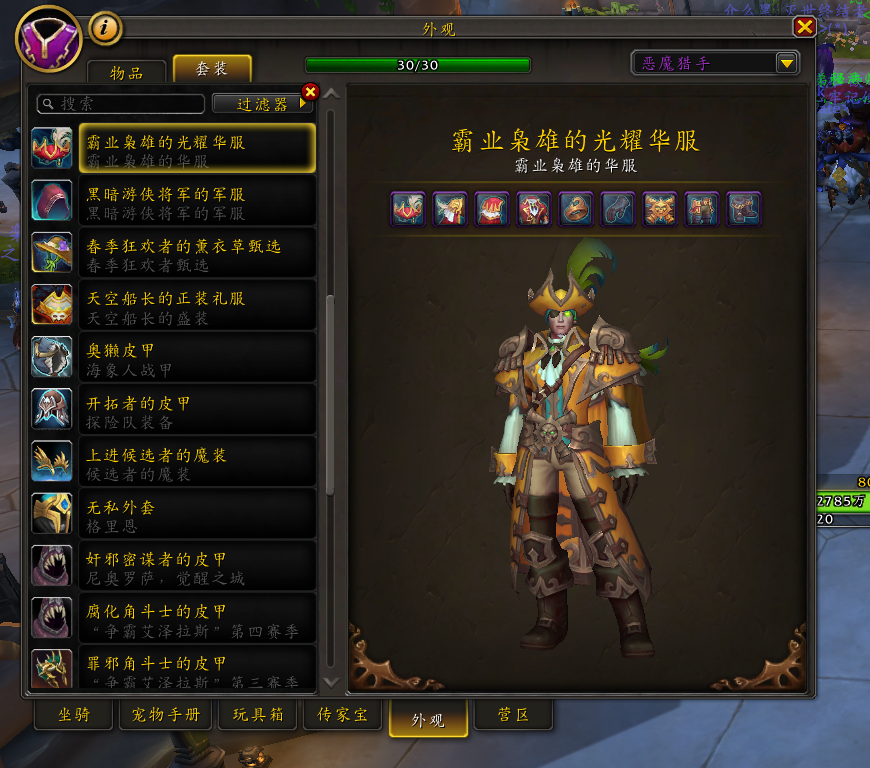Pick the 奥獭皮甲 set row
Image resolution: width=870 pixels, height=768 pixels.
coord(173,360)
